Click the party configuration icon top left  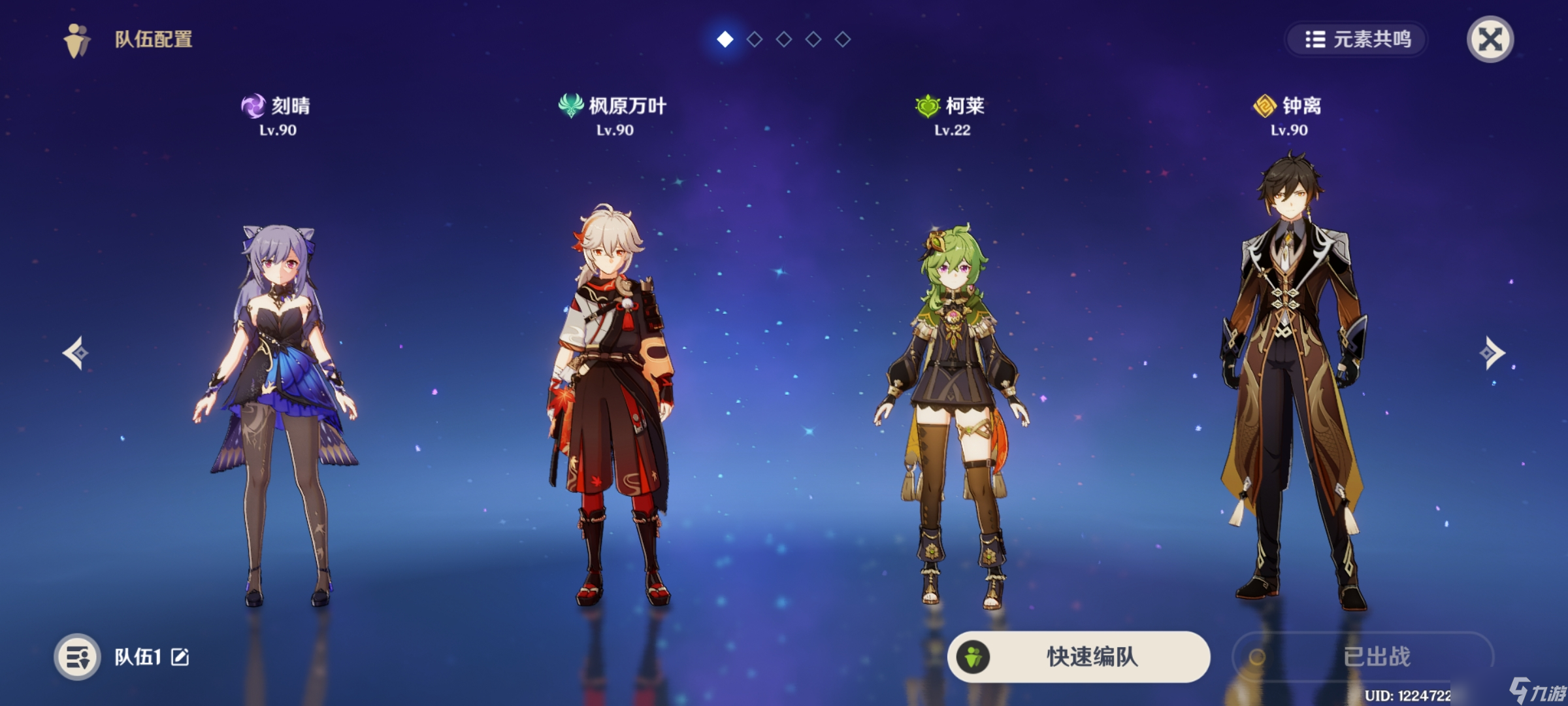(x=75, y=39)
